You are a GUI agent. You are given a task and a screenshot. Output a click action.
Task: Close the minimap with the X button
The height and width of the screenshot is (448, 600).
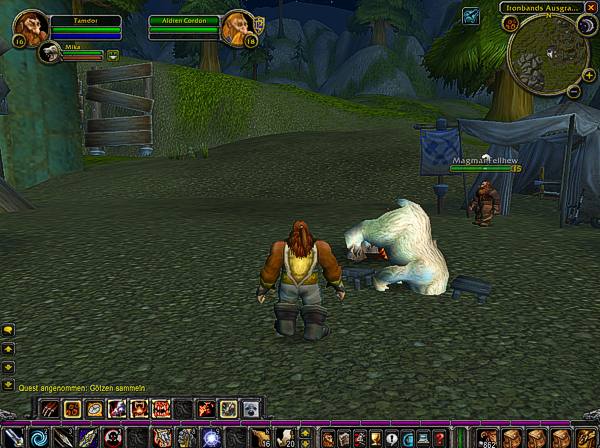tap(590, 7)
